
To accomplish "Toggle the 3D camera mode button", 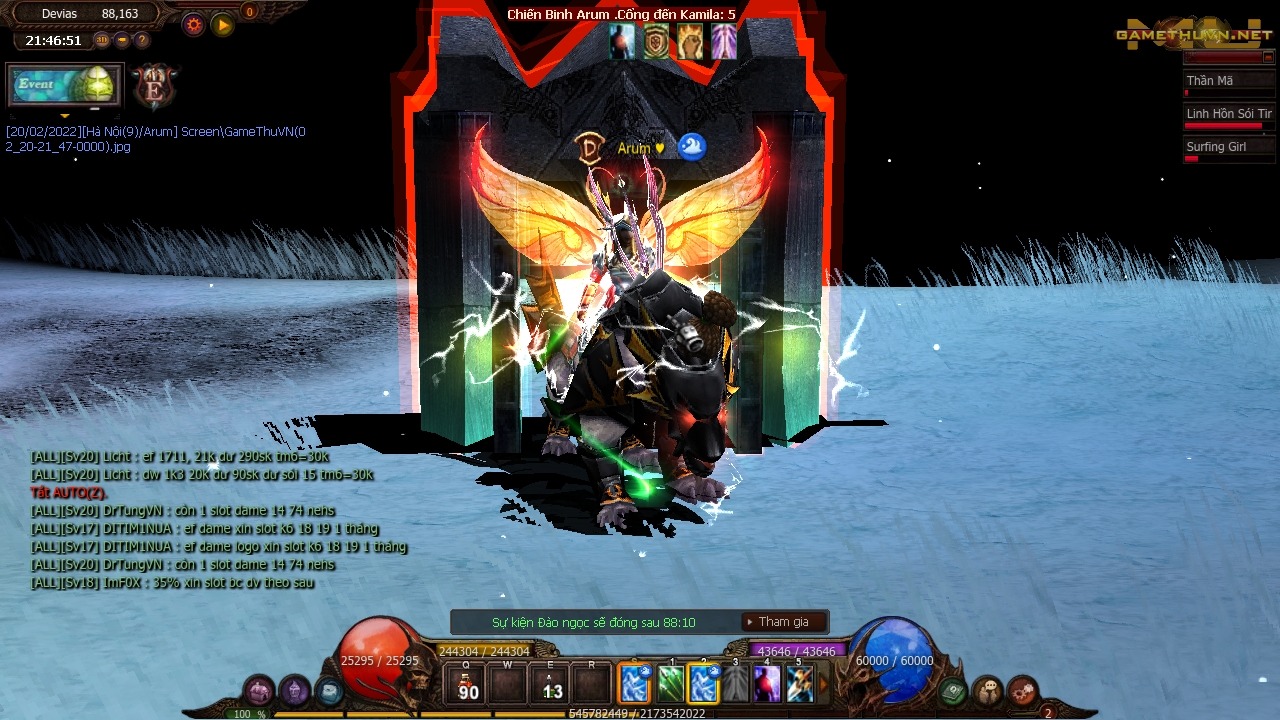I will [x=103, y=39].
